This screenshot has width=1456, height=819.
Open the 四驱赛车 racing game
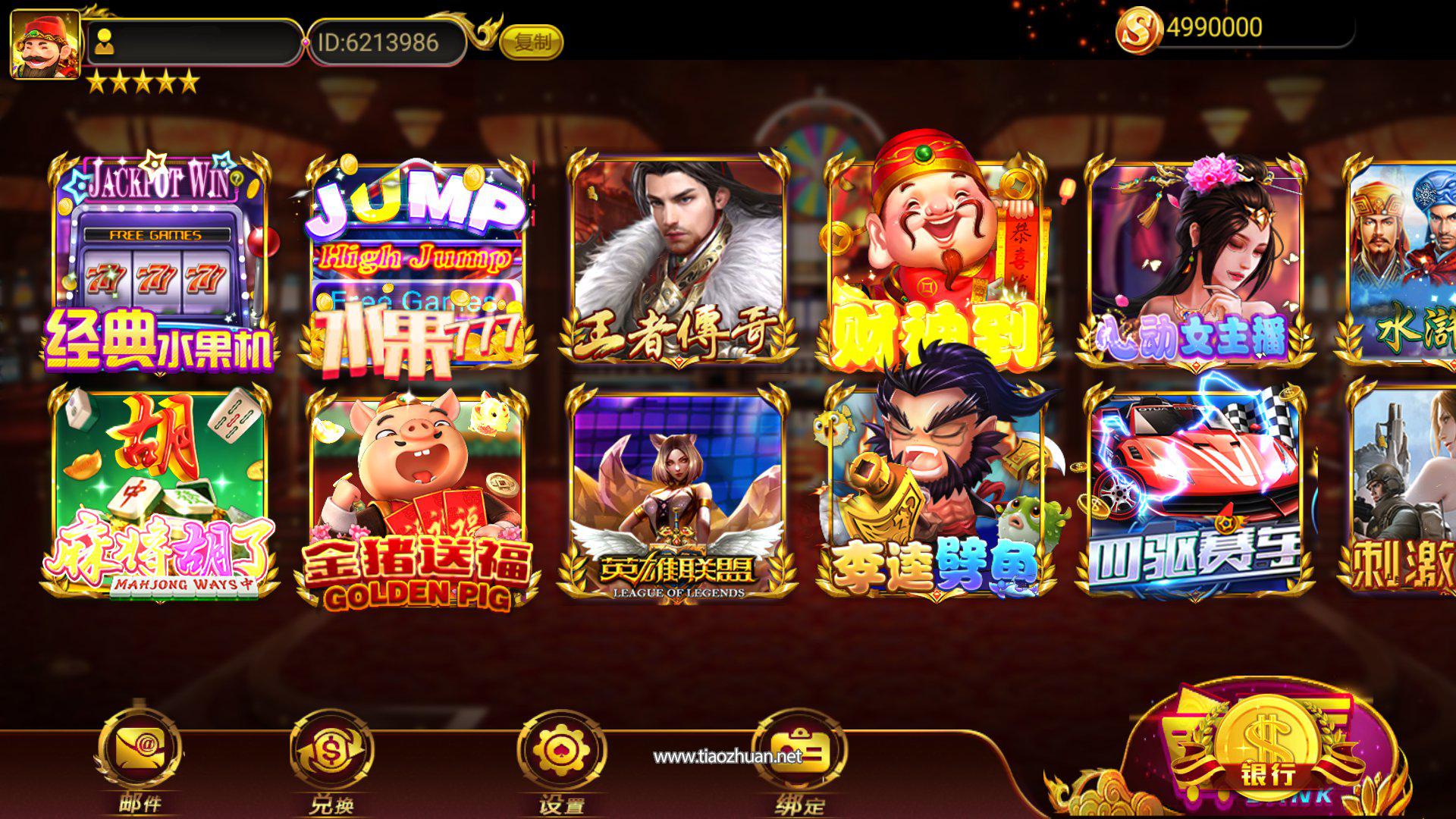pyautogui.click(x=1196, y=493)
